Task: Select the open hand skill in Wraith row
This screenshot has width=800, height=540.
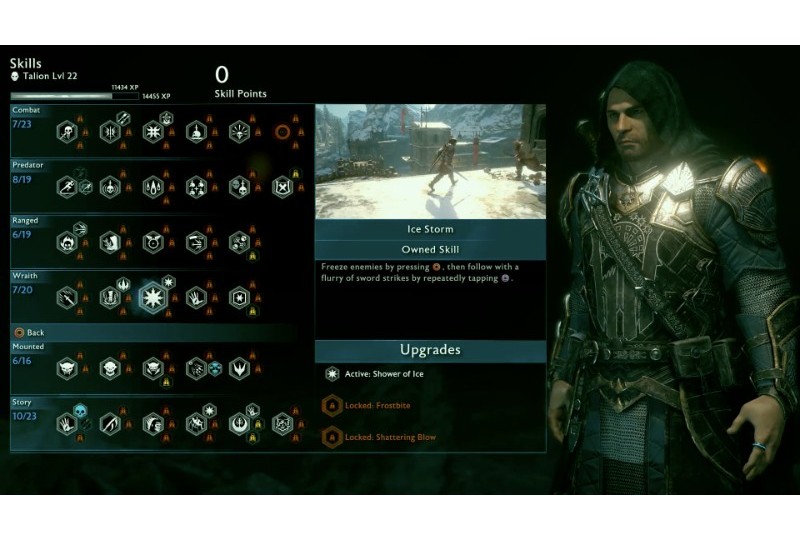Action: [x=196, y=297]
